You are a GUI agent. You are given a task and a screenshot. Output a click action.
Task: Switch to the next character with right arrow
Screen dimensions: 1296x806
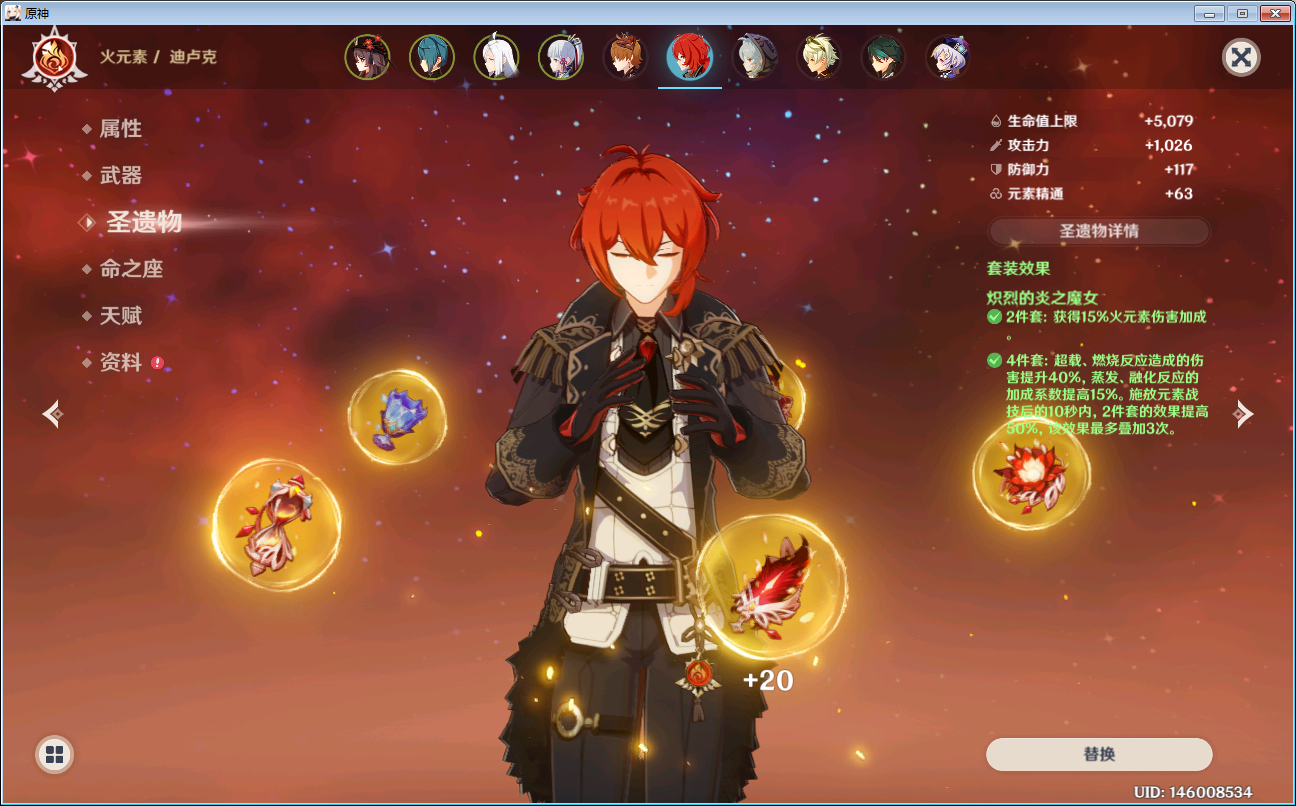(x=1242, y=413)
